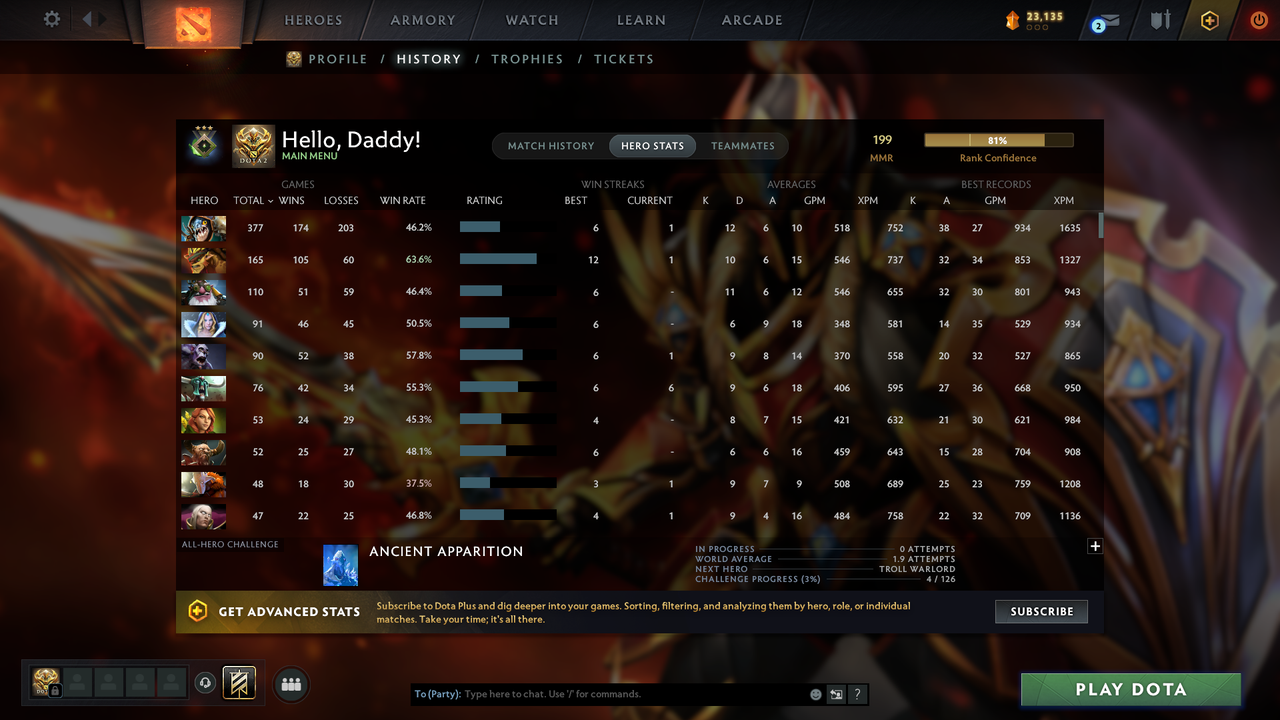This screenshot has width=1280, height=720.
Task: Open the guild banner icon
Action: tap(237, 683)
